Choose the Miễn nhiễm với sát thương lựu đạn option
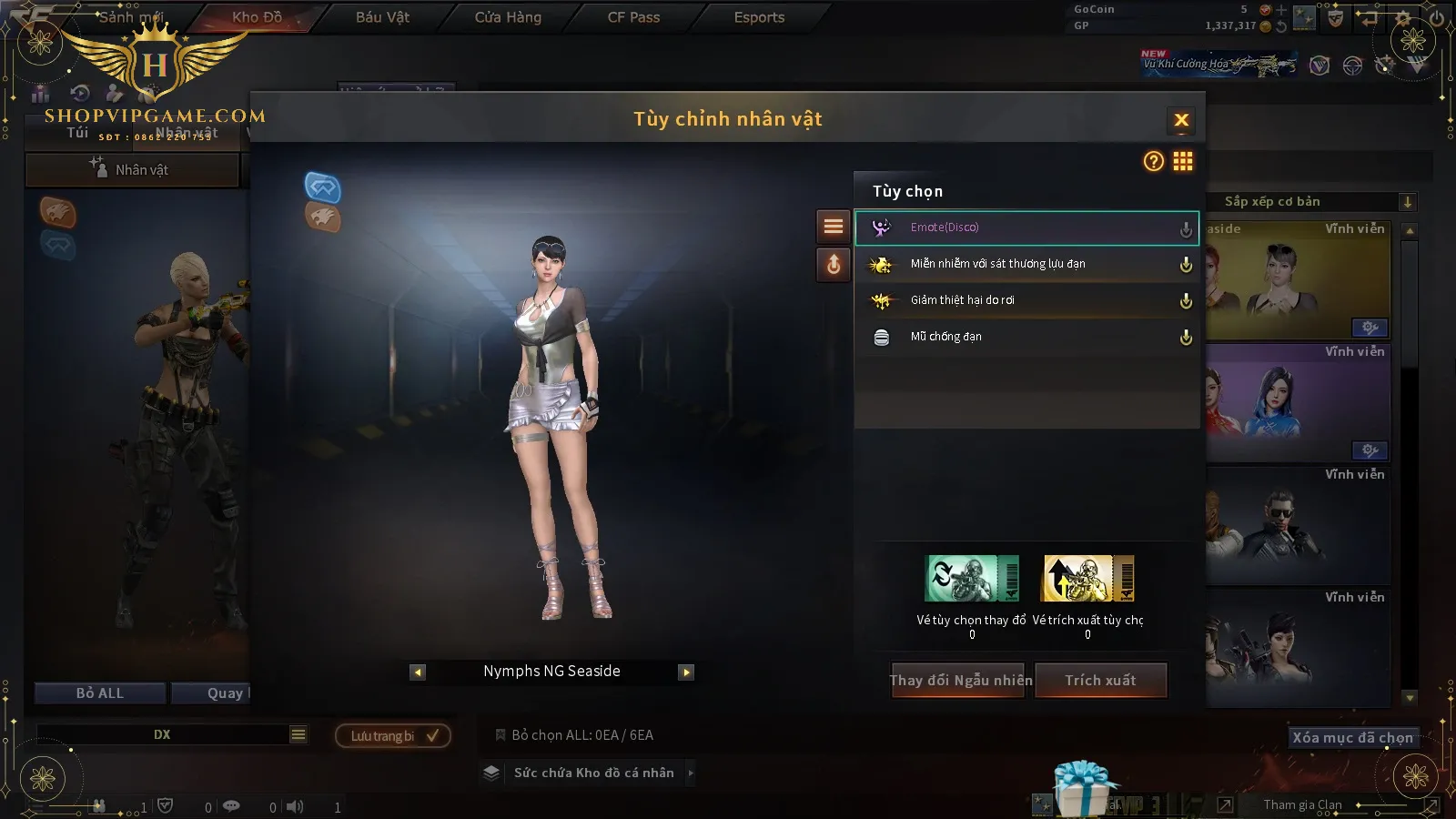Viewport: 1456px width, 819px height. click(1026, 264)
